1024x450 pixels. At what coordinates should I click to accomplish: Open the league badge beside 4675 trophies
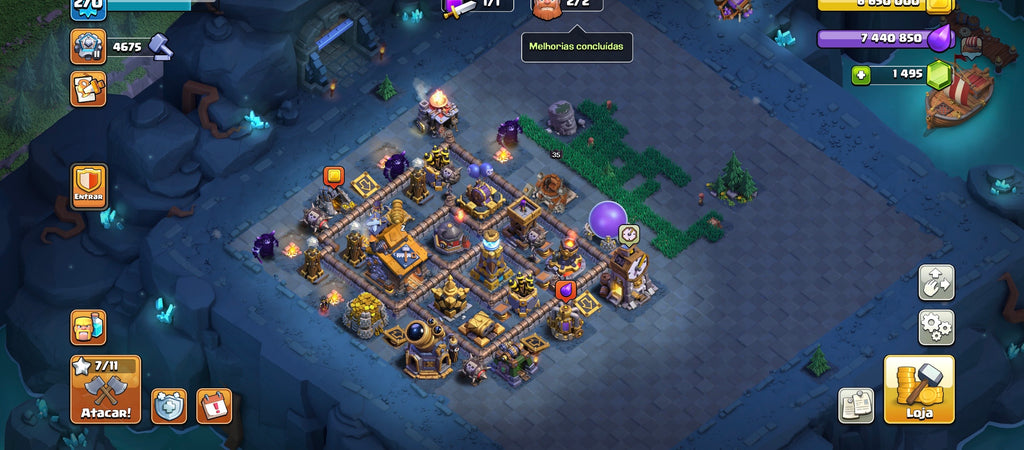click(88, 46)
